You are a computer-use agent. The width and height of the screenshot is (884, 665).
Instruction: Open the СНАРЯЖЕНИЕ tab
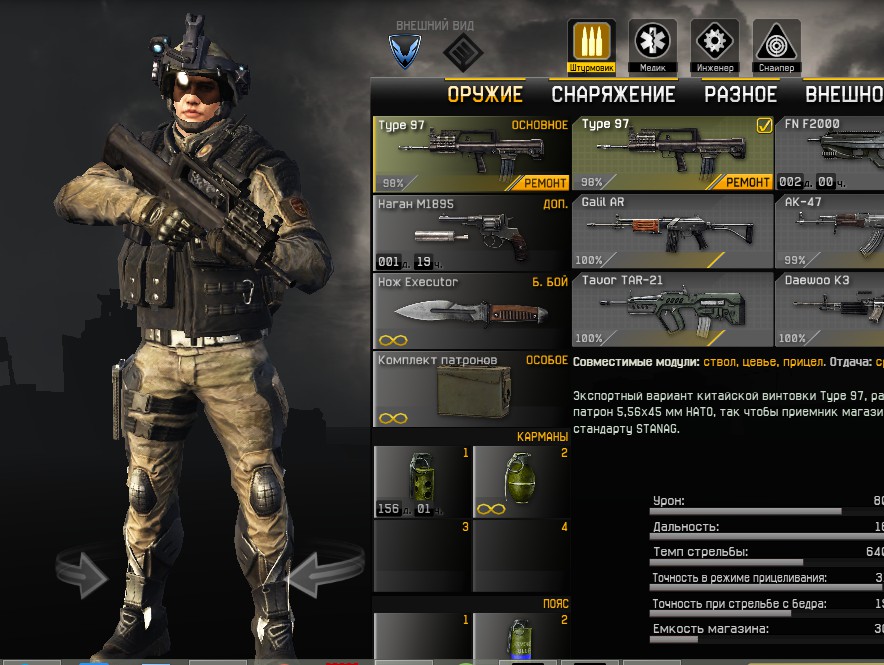pos(613,95)
